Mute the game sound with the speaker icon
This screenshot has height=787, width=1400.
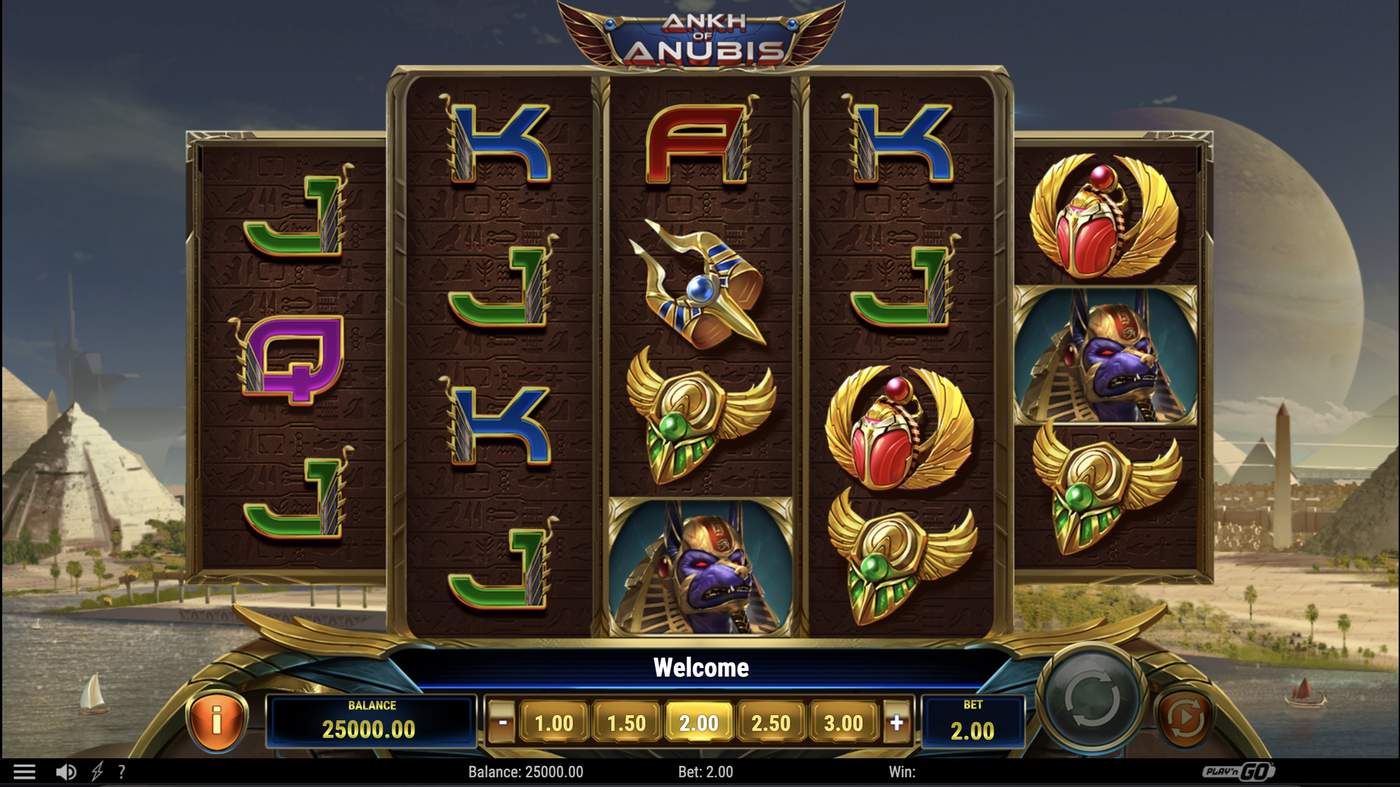pos(66,771)
